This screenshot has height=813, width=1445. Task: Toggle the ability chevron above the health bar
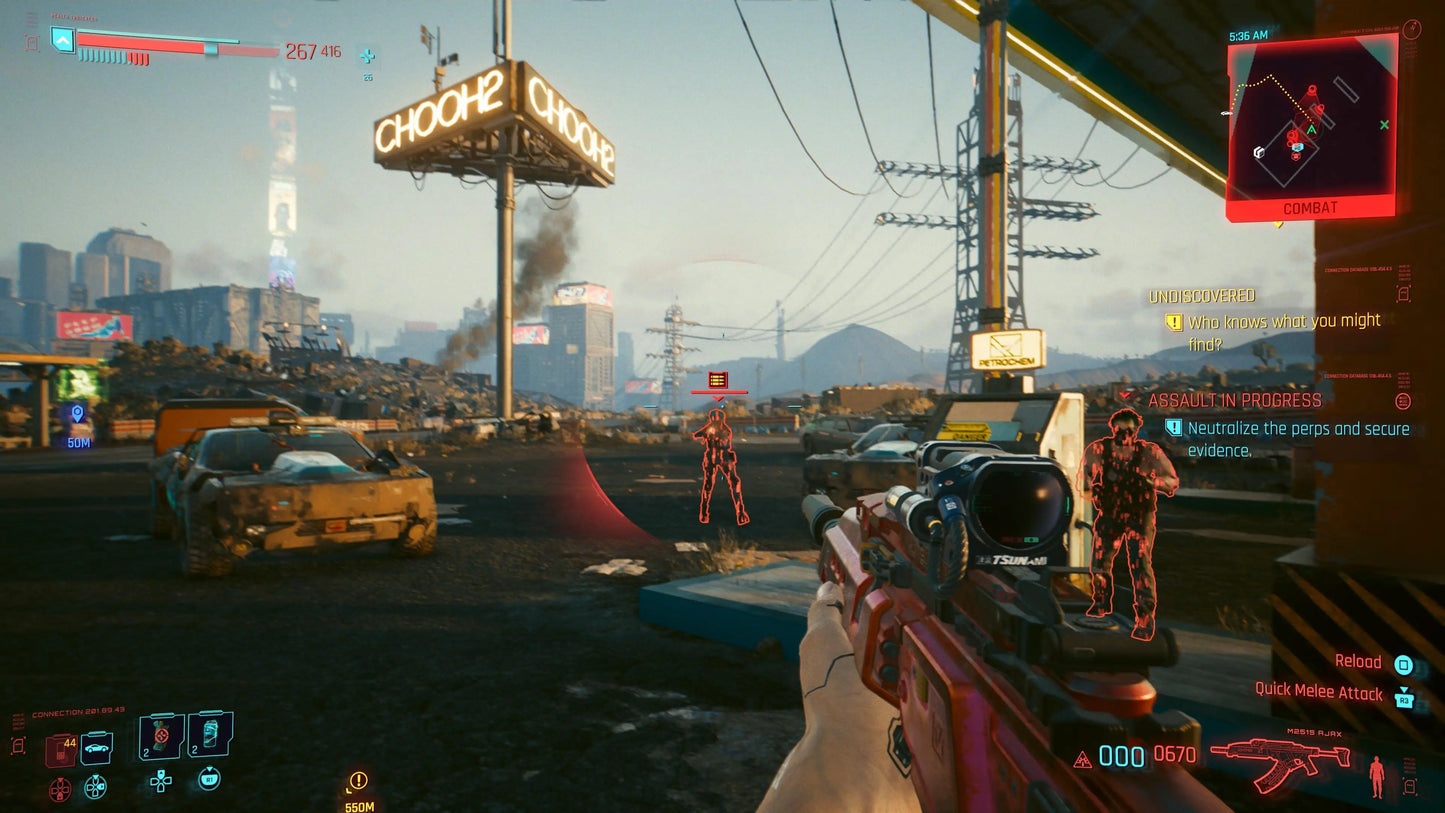[x=62, y=40]
